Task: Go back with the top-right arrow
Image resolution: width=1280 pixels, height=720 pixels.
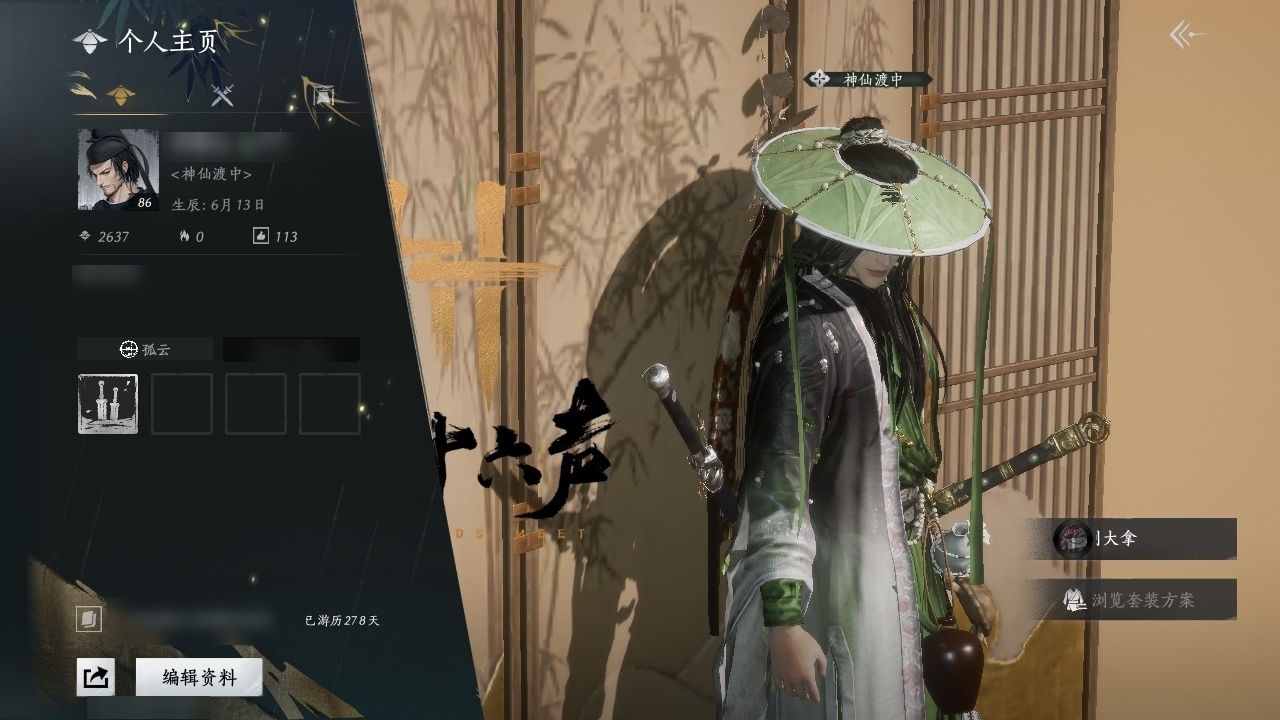Action: click(x=1187, y=36)
